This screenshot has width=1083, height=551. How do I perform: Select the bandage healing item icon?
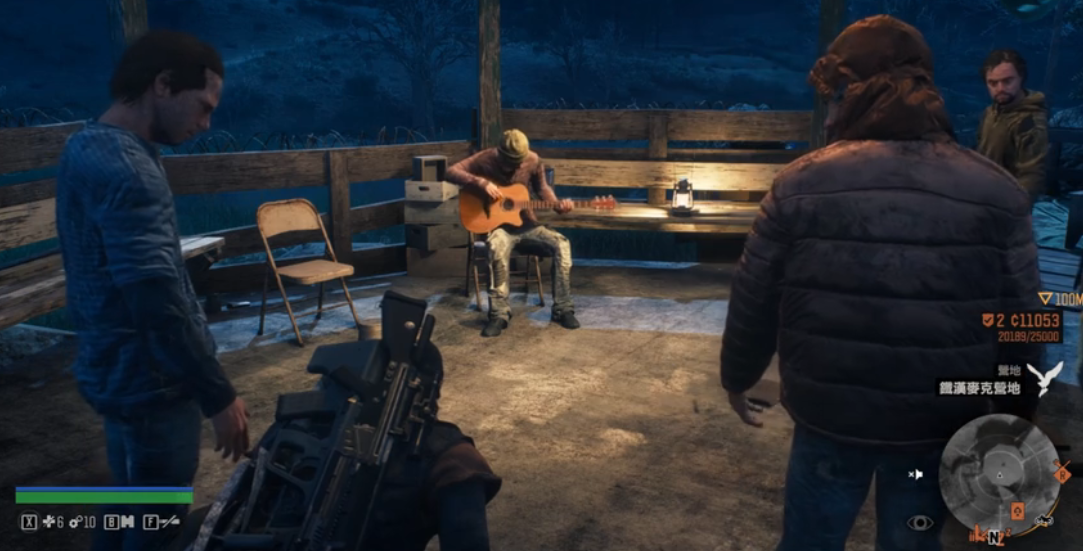[x=48, y=522]
